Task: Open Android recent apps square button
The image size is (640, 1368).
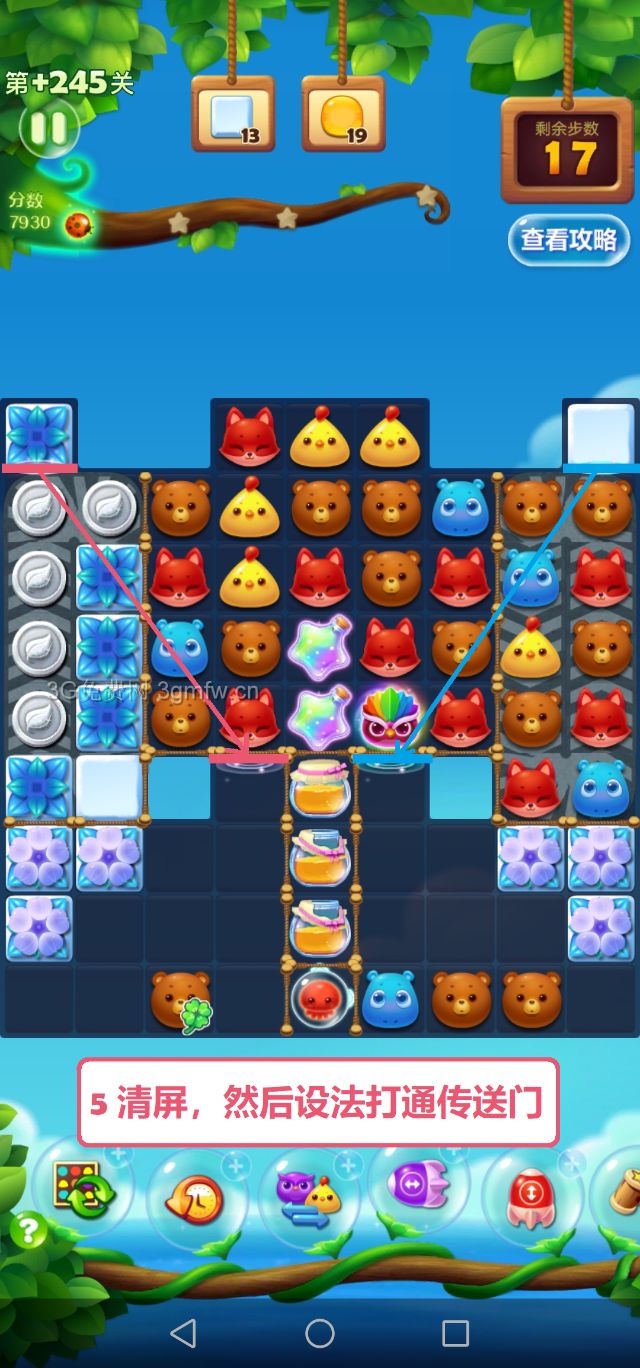Action: click(x=456, y=1332)
